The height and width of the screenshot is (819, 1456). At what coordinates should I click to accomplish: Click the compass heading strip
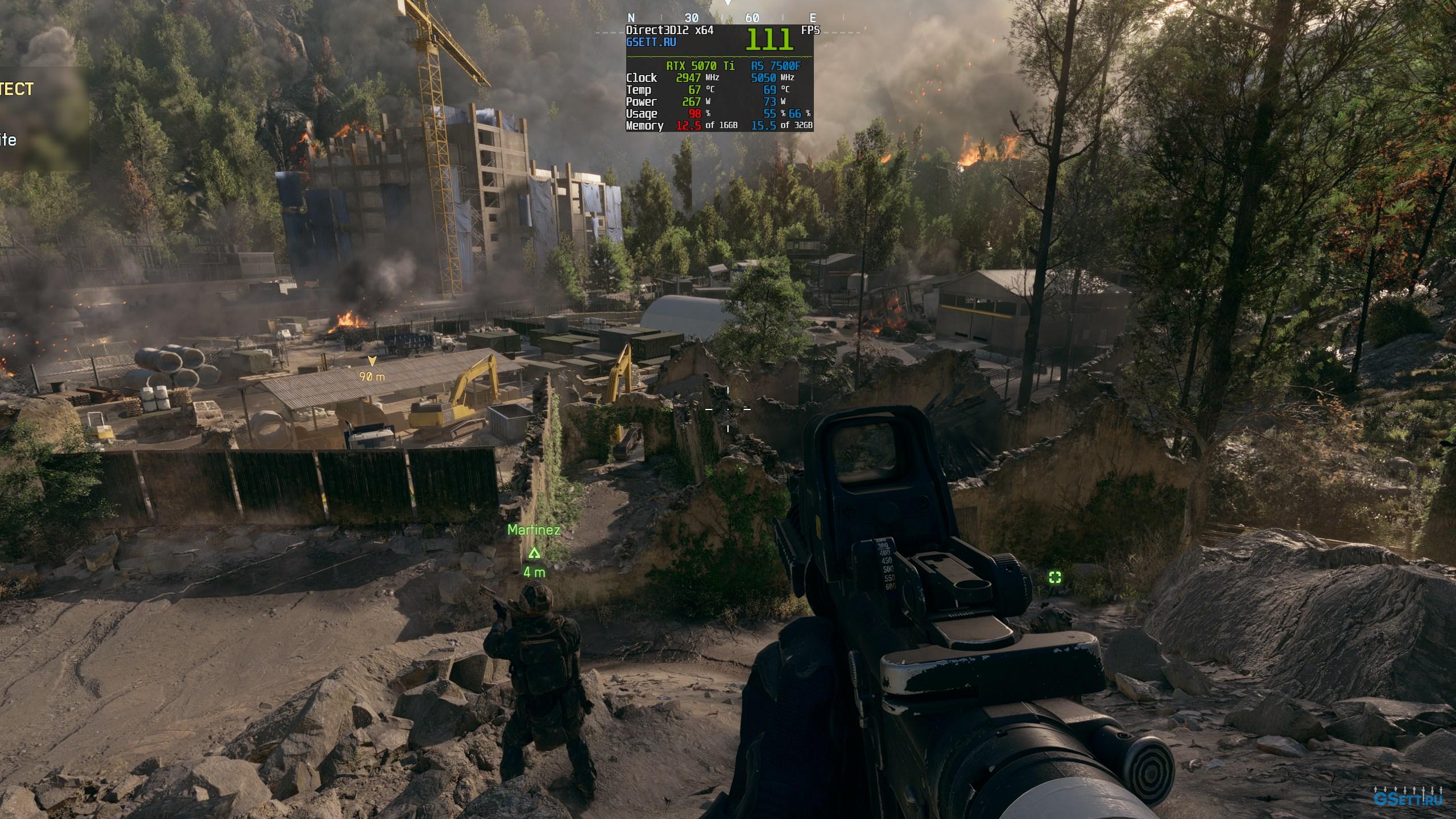(x=722, y=18)
